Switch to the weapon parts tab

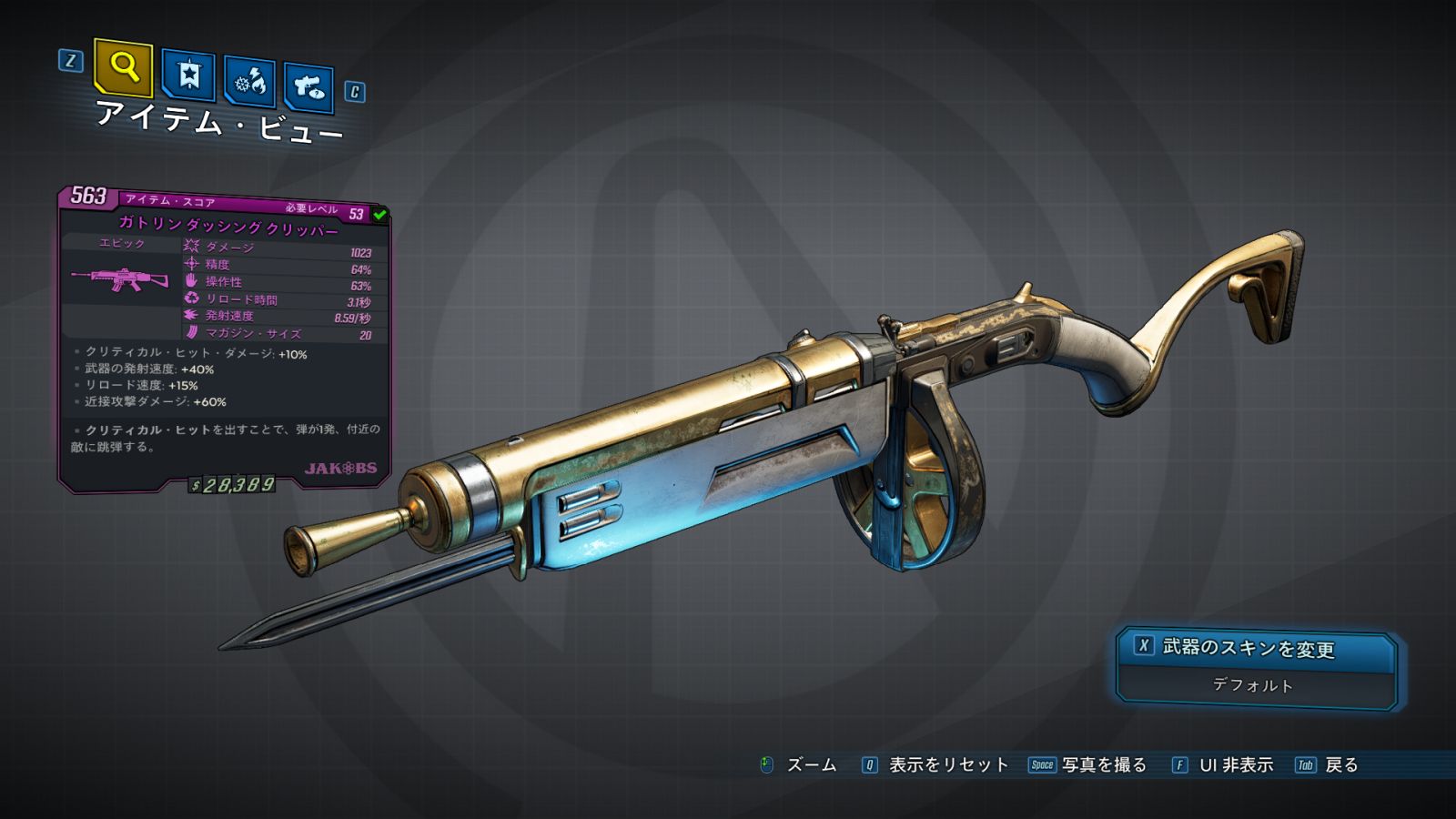coord(308,88)
